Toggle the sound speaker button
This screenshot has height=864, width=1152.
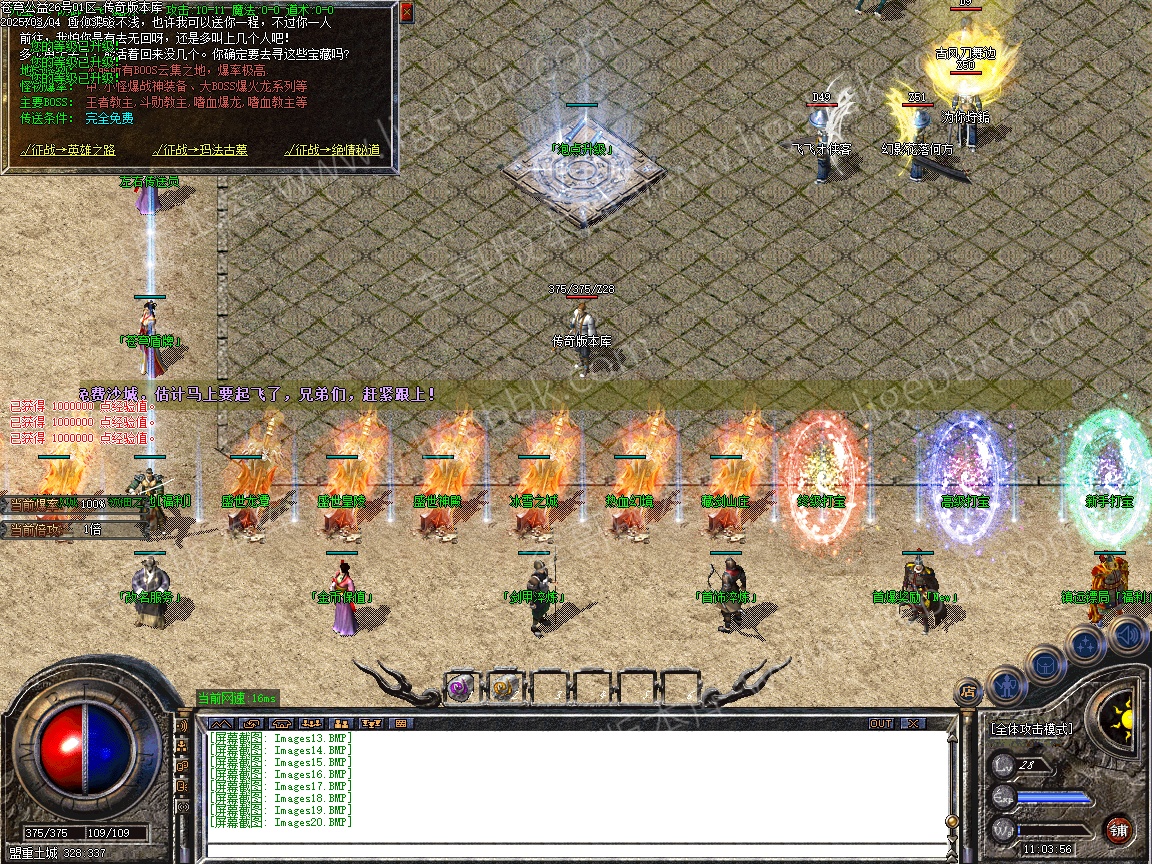click(1128, 634)
